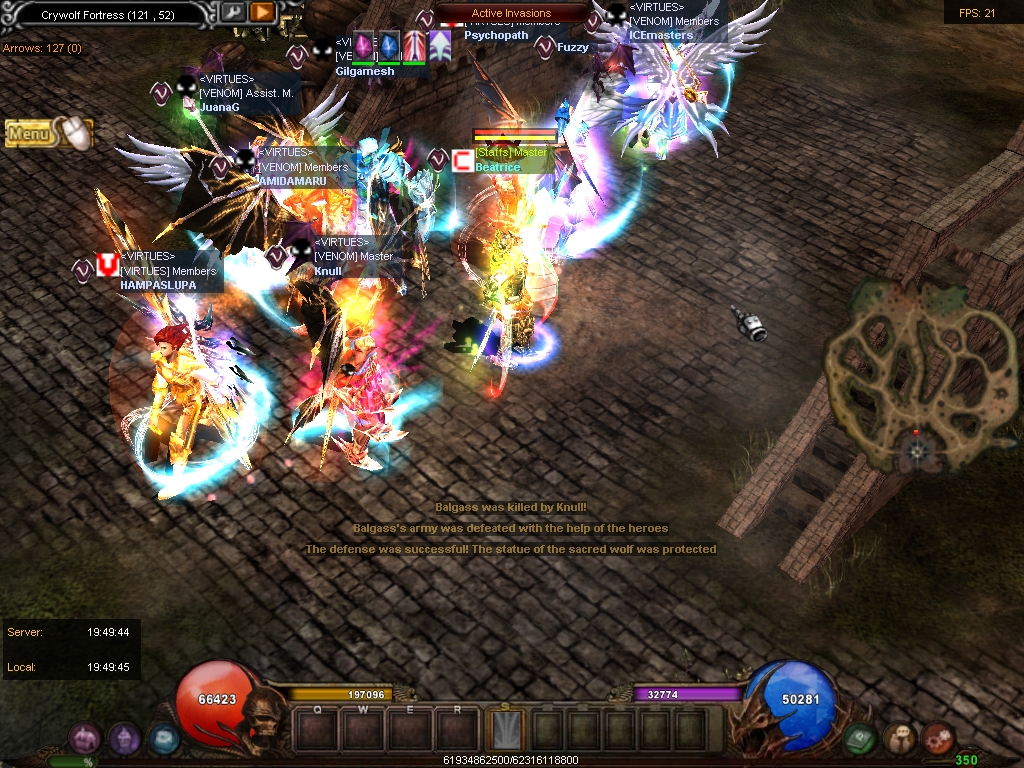Open the Active Invasions panel

[511, 13]
